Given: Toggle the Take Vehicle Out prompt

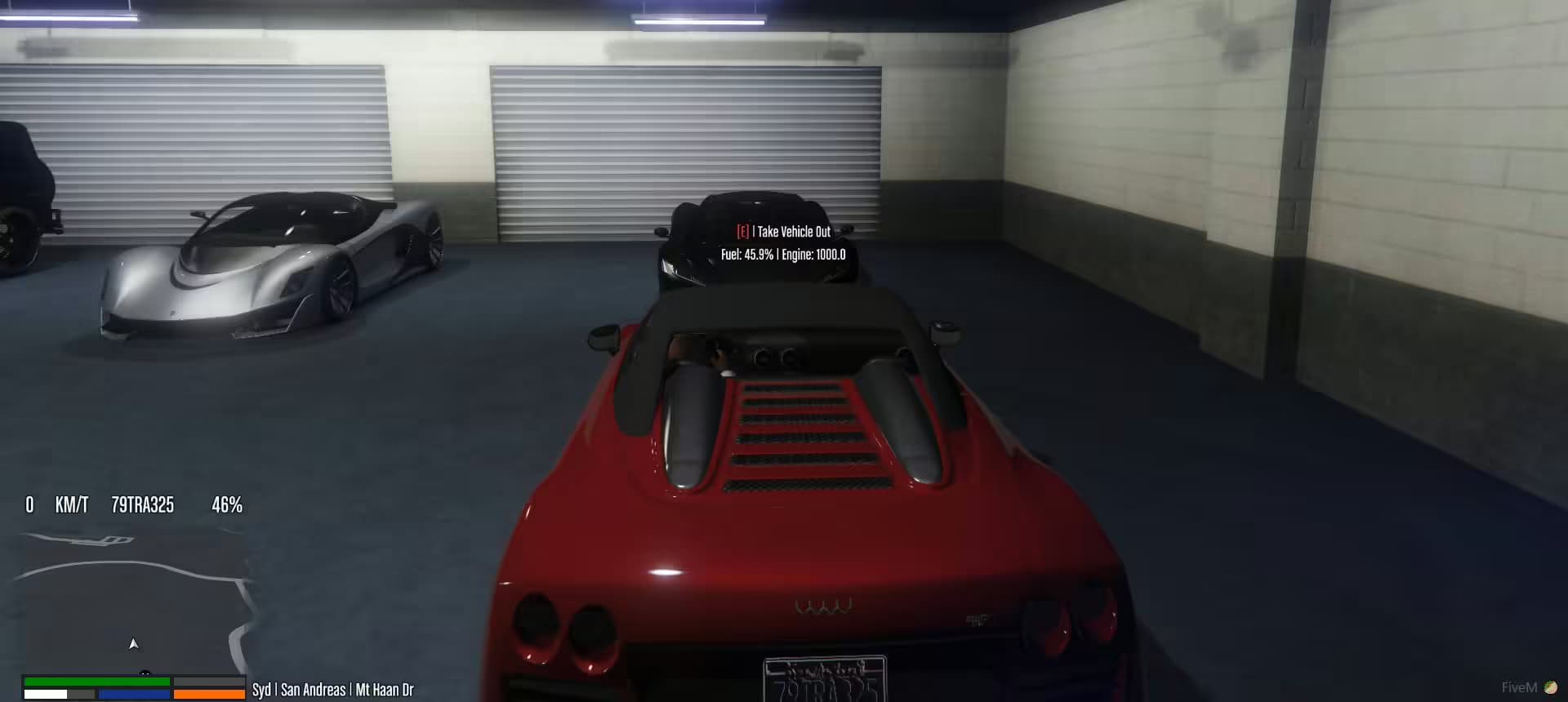Looking at the screenshot, I should point(791,232).
